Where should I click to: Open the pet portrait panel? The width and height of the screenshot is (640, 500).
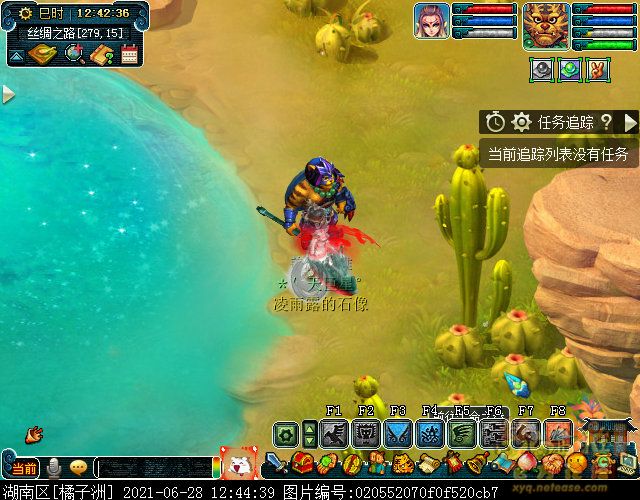[432, 21]
